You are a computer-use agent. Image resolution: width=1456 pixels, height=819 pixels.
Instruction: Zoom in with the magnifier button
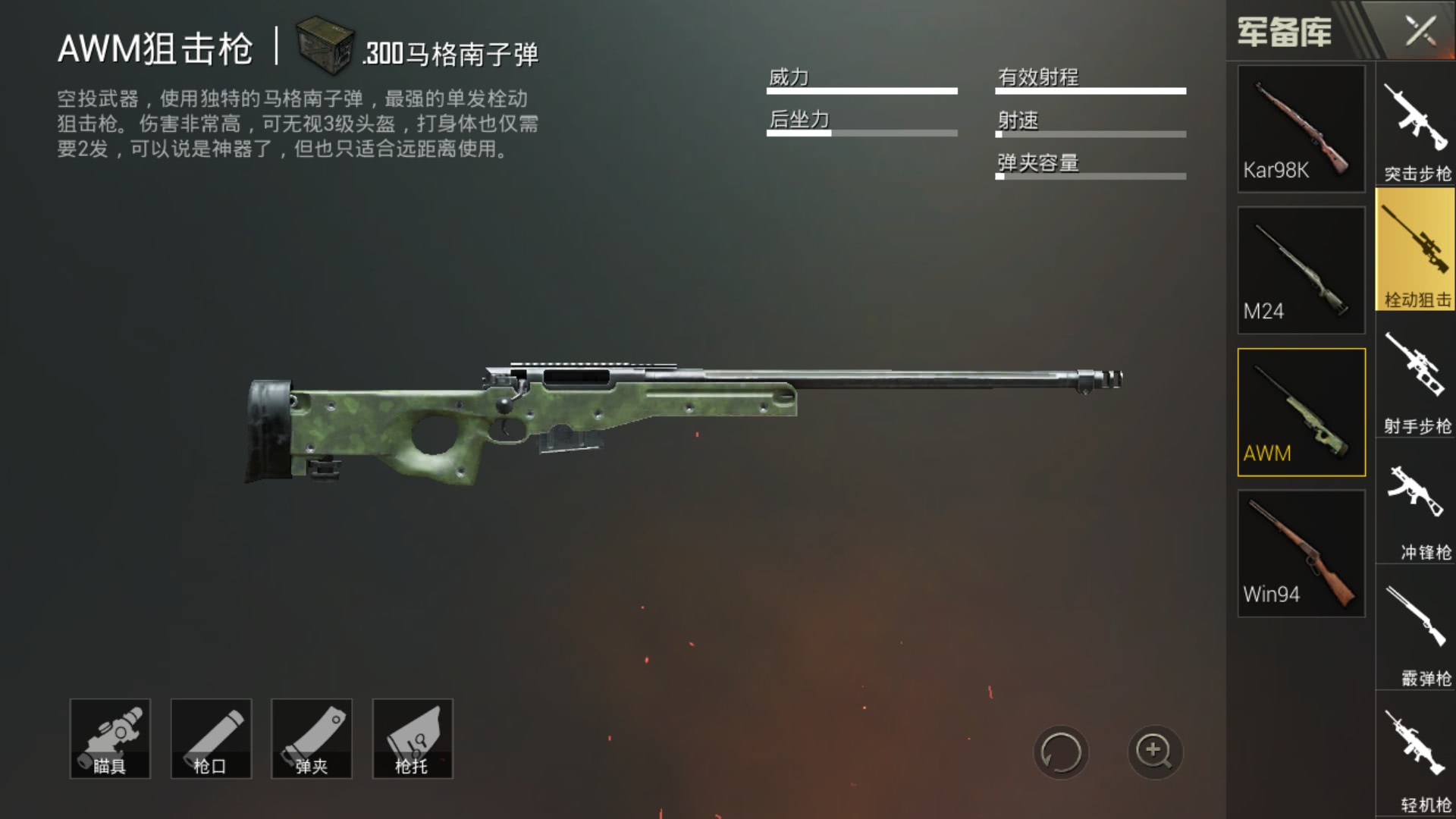click(1154, 752)
